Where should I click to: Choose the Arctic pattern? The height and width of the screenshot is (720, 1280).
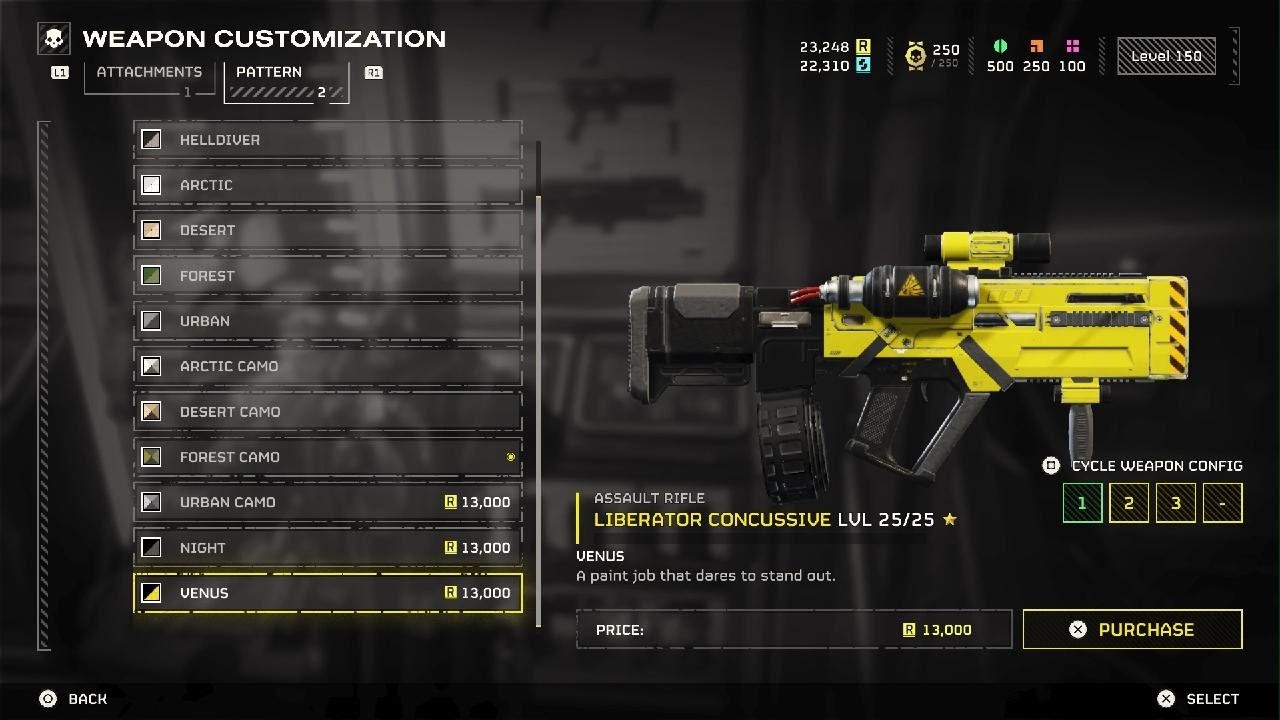click(x=328, y=185)
